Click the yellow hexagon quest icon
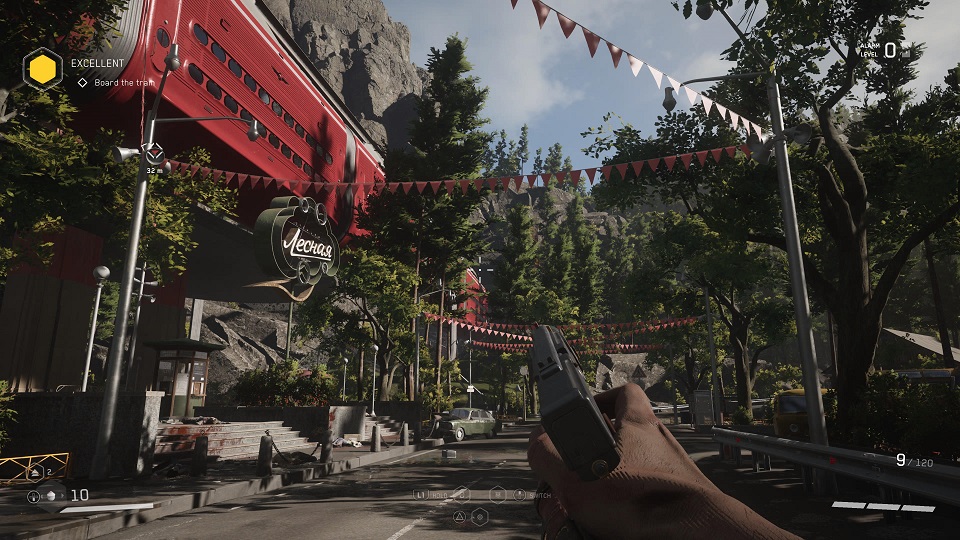Image resolution: width=960 pixels, height=540 pixels. coord(43,68)
